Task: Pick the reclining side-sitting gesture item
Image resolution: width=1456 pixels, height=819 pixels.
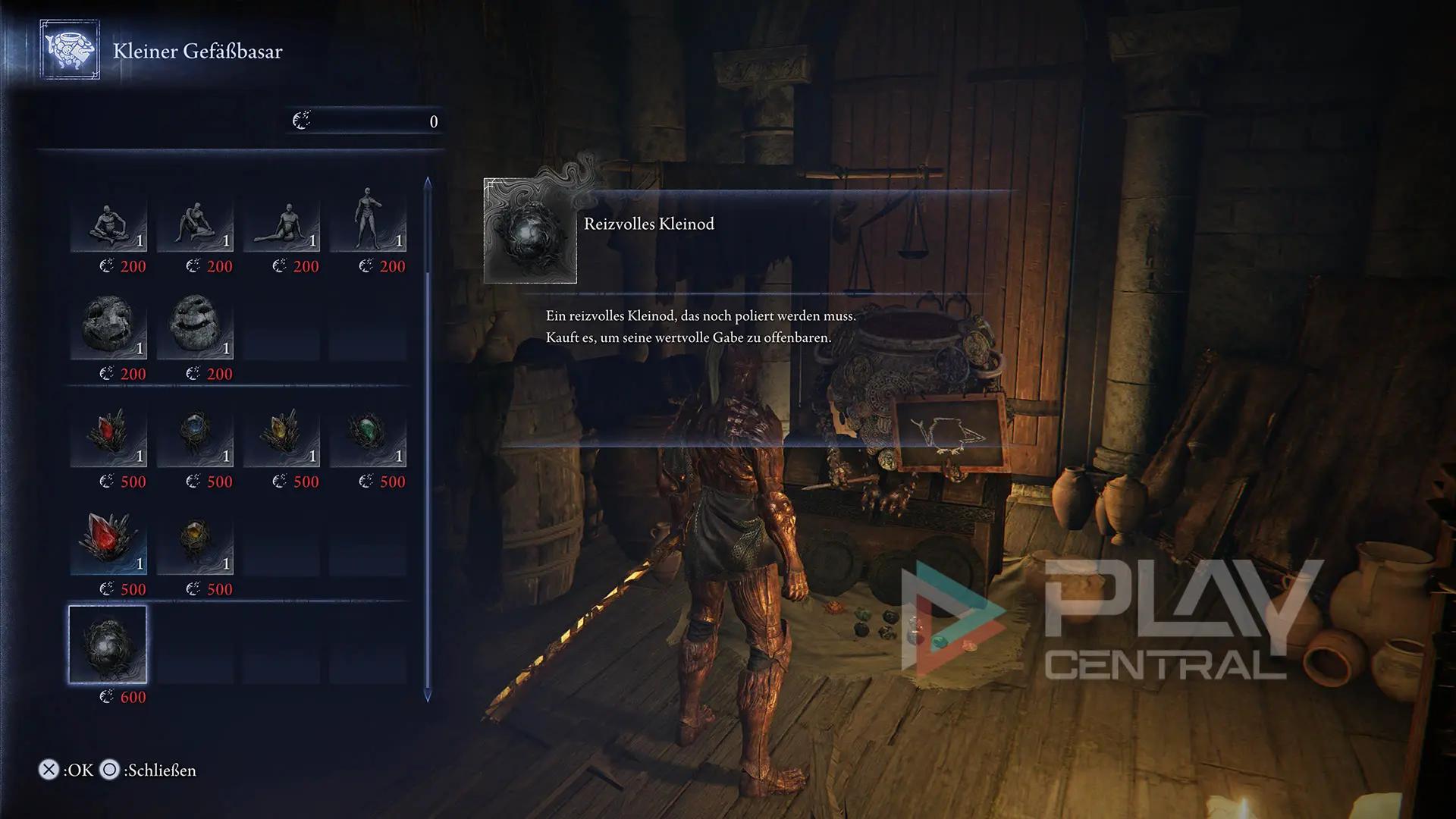Action: pyautogui.click(x=281, y=224)
